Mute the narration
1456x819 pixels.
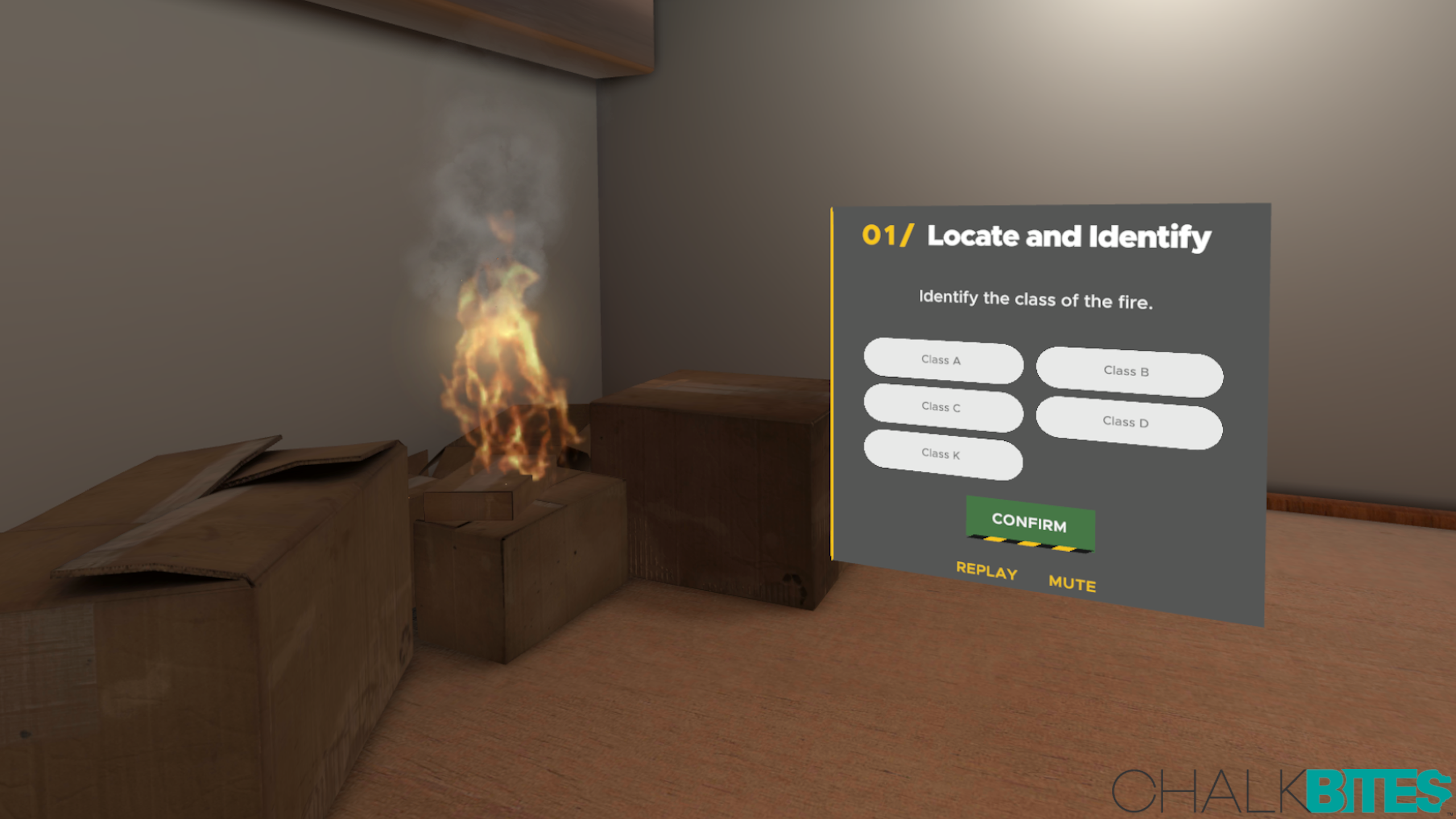coord(1072,583)
